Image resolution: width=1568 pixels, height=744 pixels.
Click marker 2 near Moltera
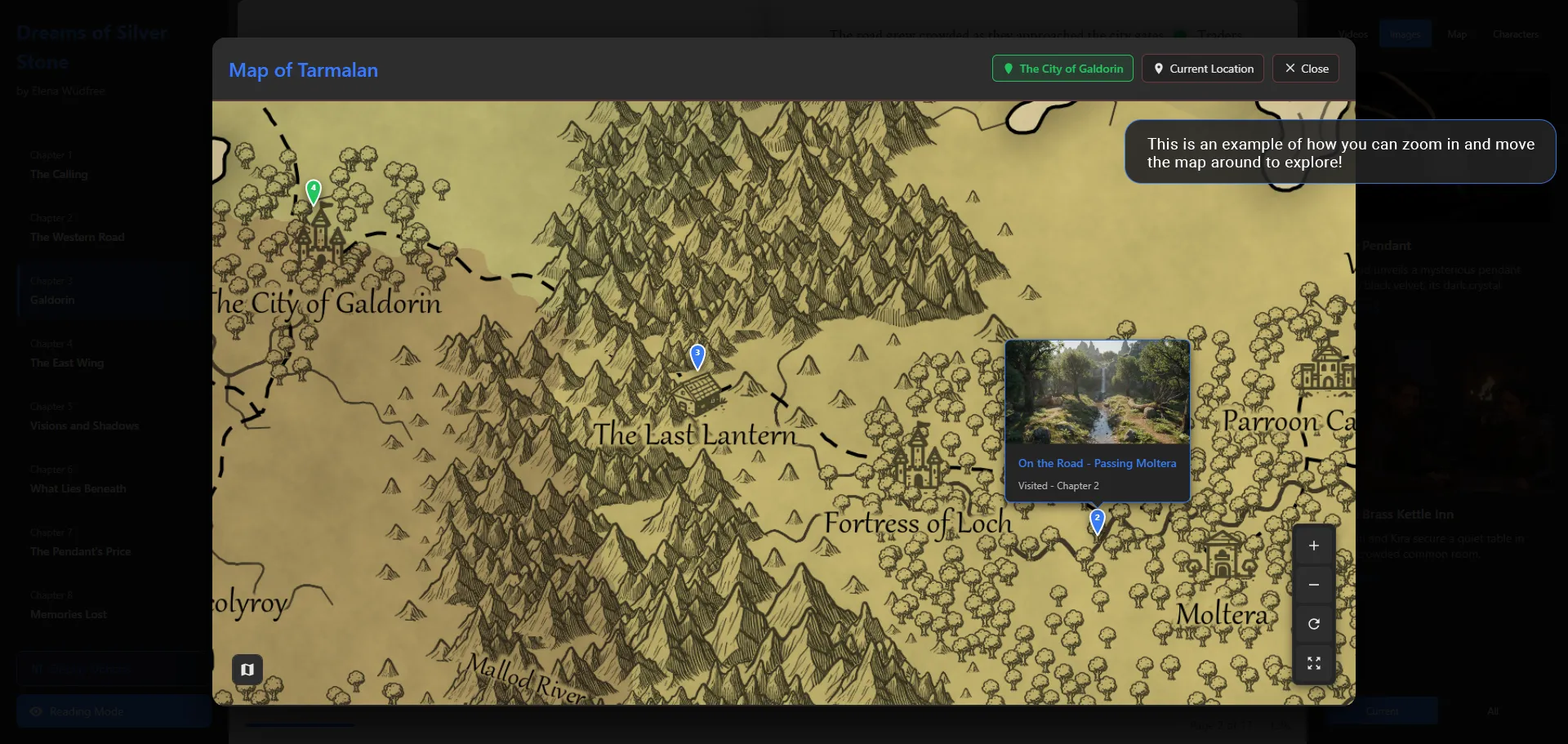[x=1098, y=521]
